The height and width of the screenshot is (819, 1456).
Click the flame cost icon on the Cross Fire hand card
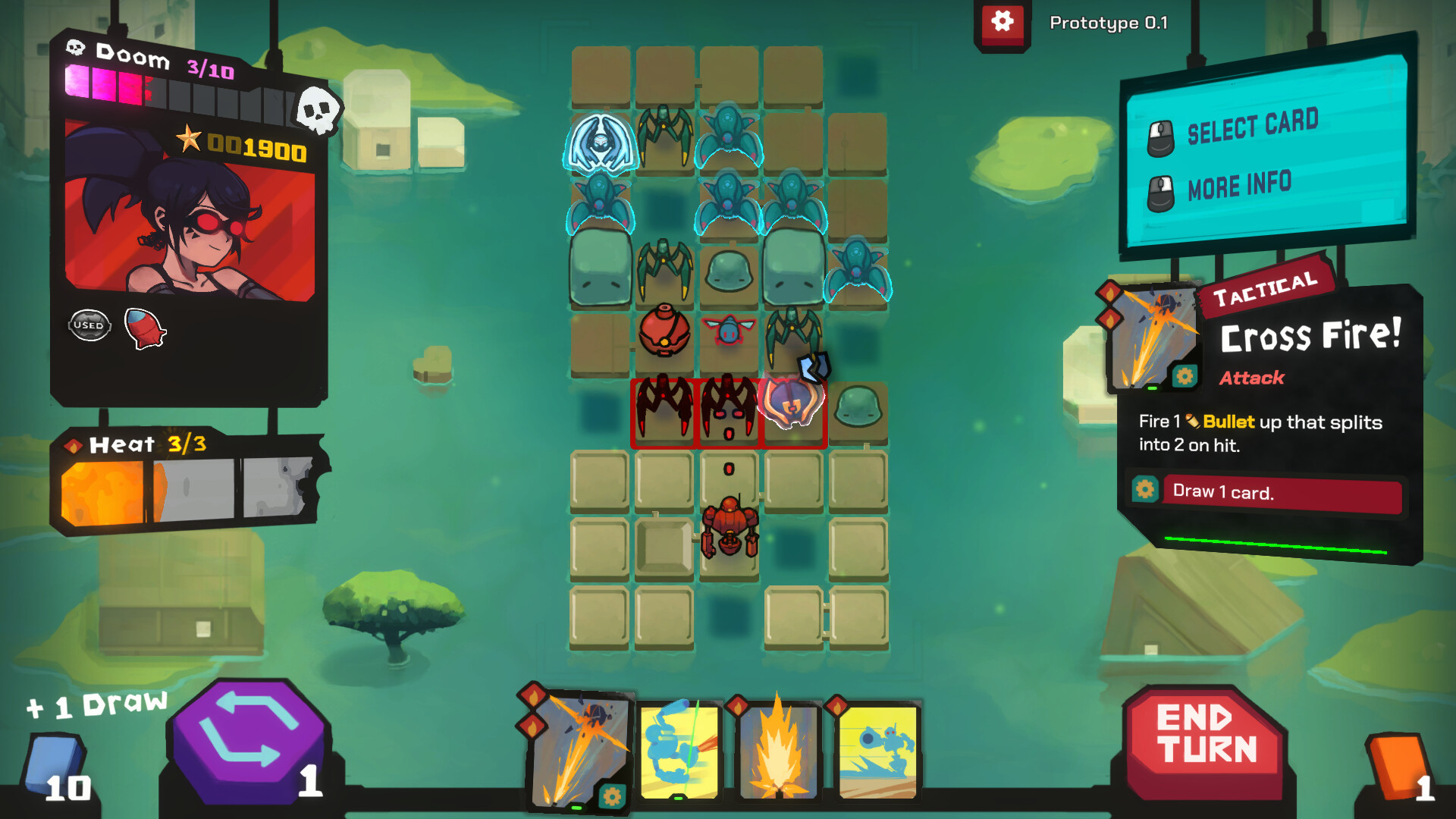[x=531, y=698]
